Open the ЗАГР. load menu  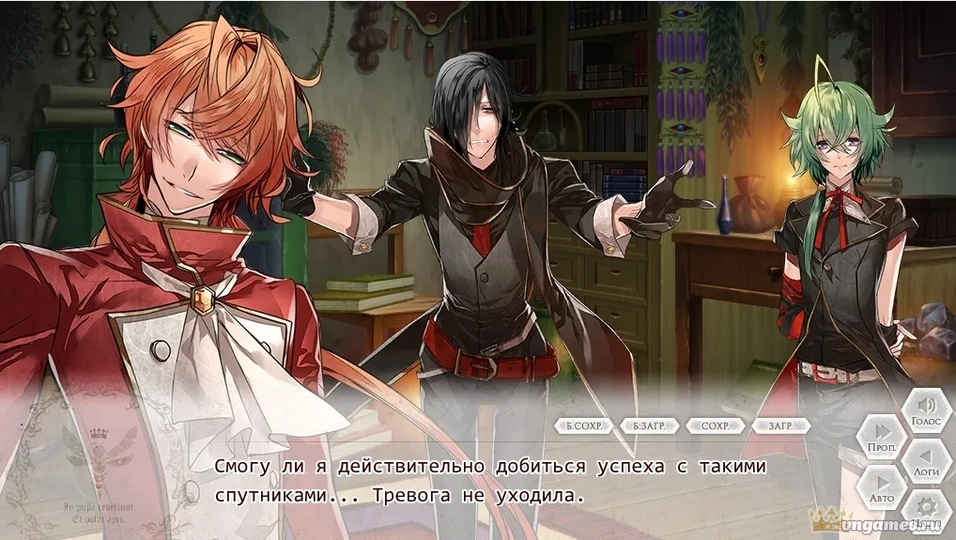tap(780, 426)
